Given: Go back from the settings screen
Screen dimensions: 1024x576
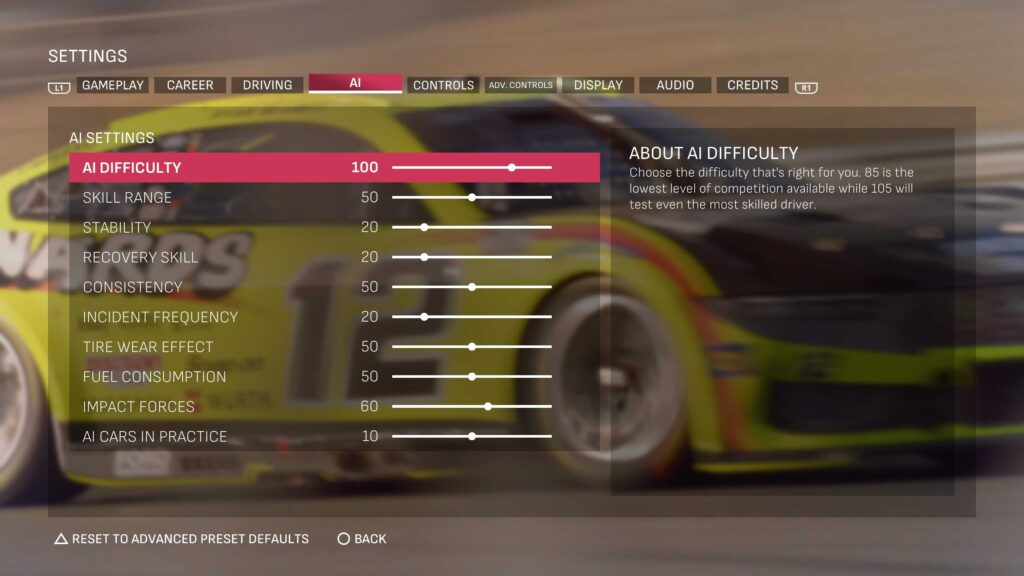Looking at the screenshot, I should [x=362, y=539].
